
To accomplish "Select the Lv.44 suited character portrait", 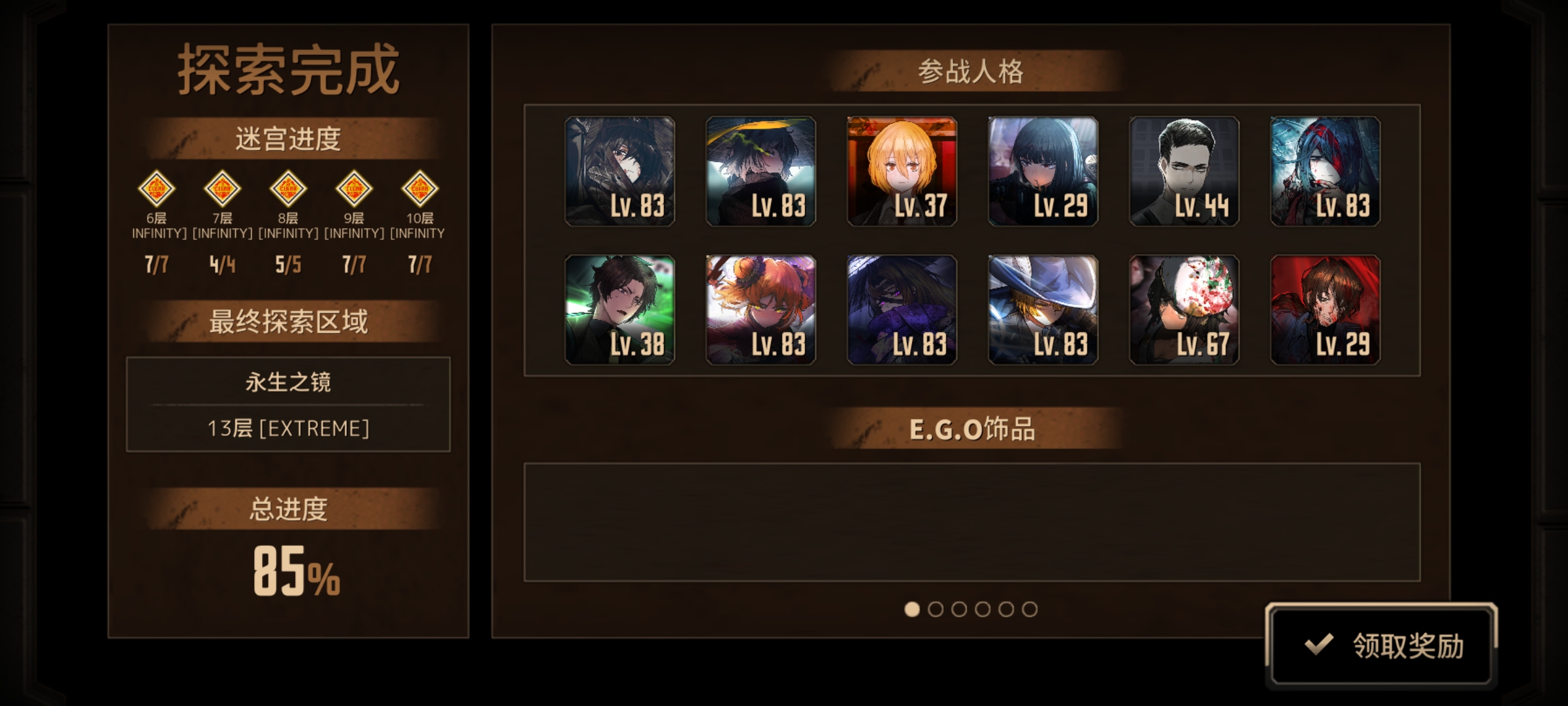I will click(x=1183, y=172).
